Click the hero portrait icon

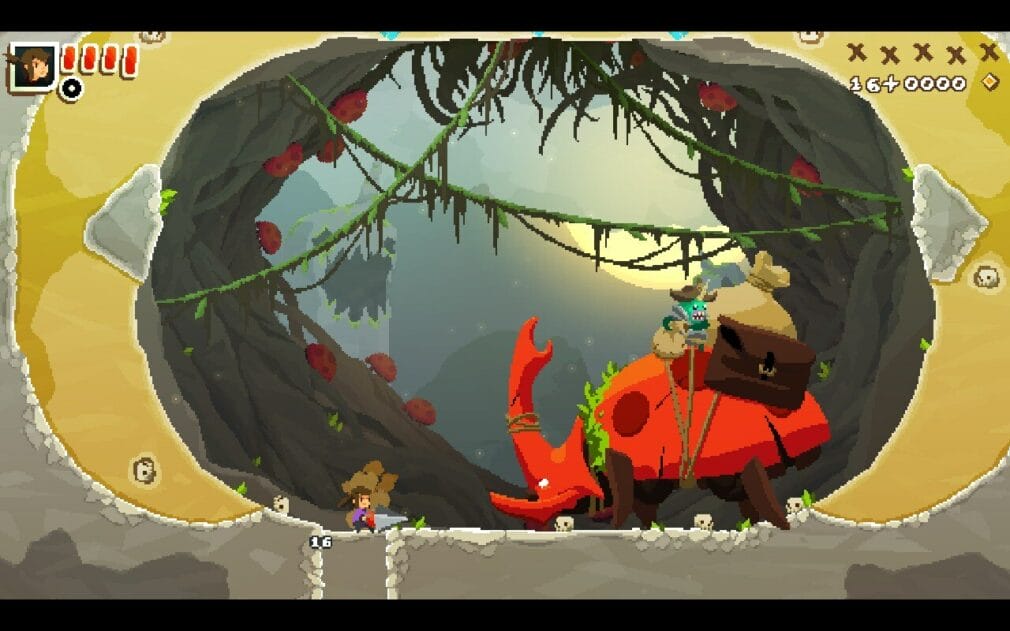tap(33, 66)
